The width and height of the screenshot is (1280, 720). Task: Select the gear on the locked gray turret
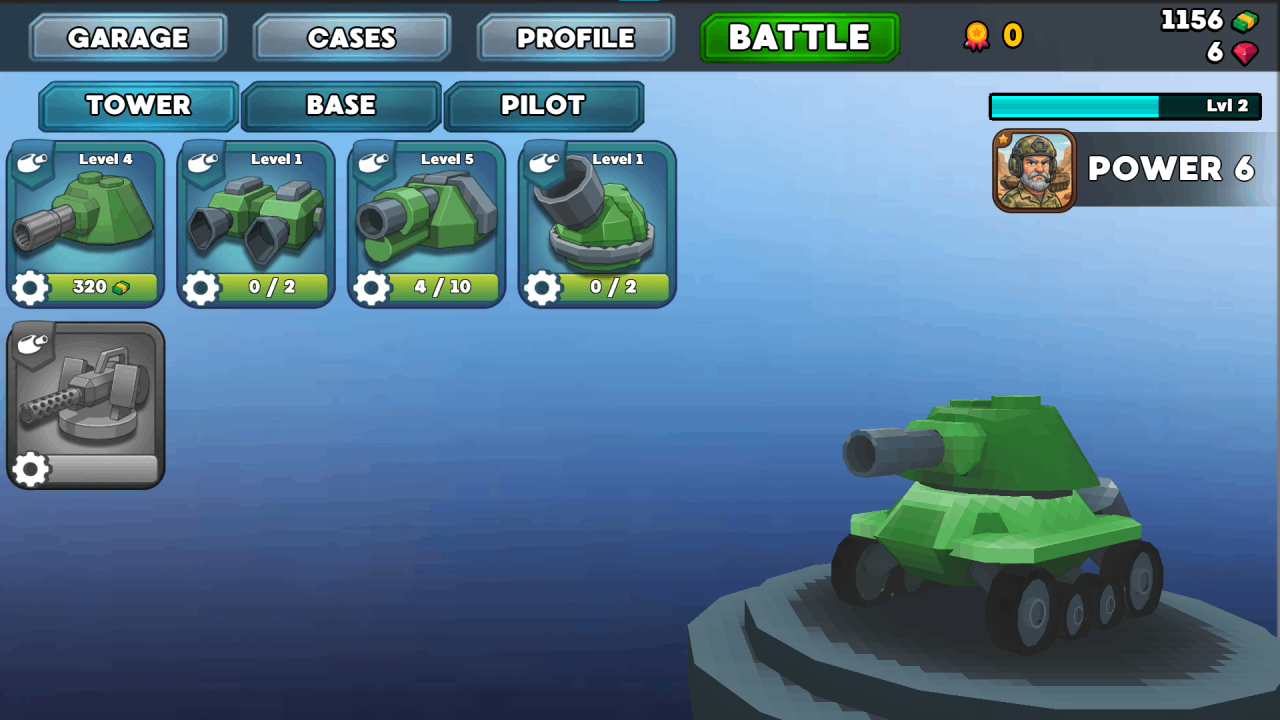(30, 470)
